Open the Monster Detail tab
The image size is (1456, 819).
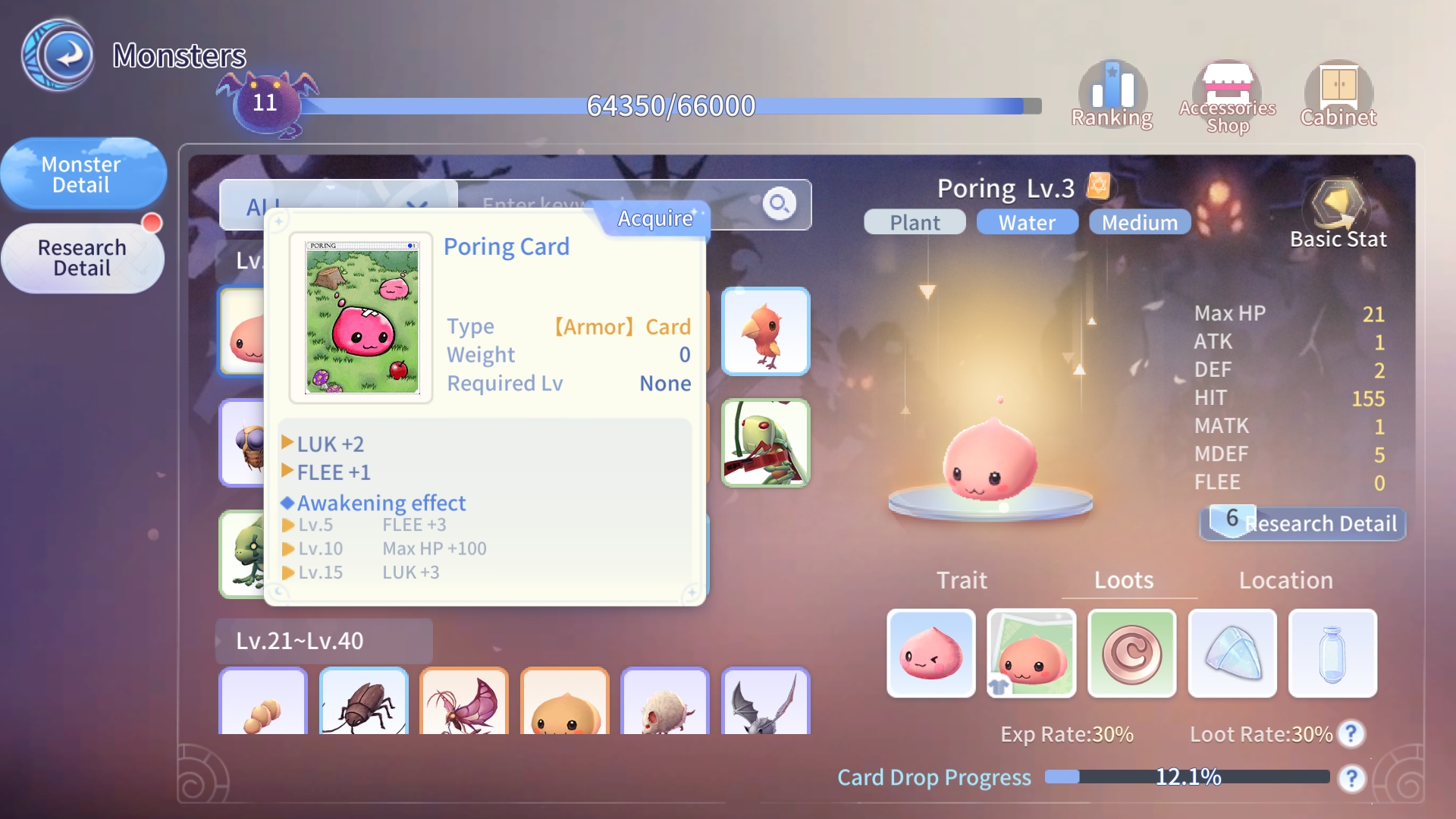(x=82, y=174)
